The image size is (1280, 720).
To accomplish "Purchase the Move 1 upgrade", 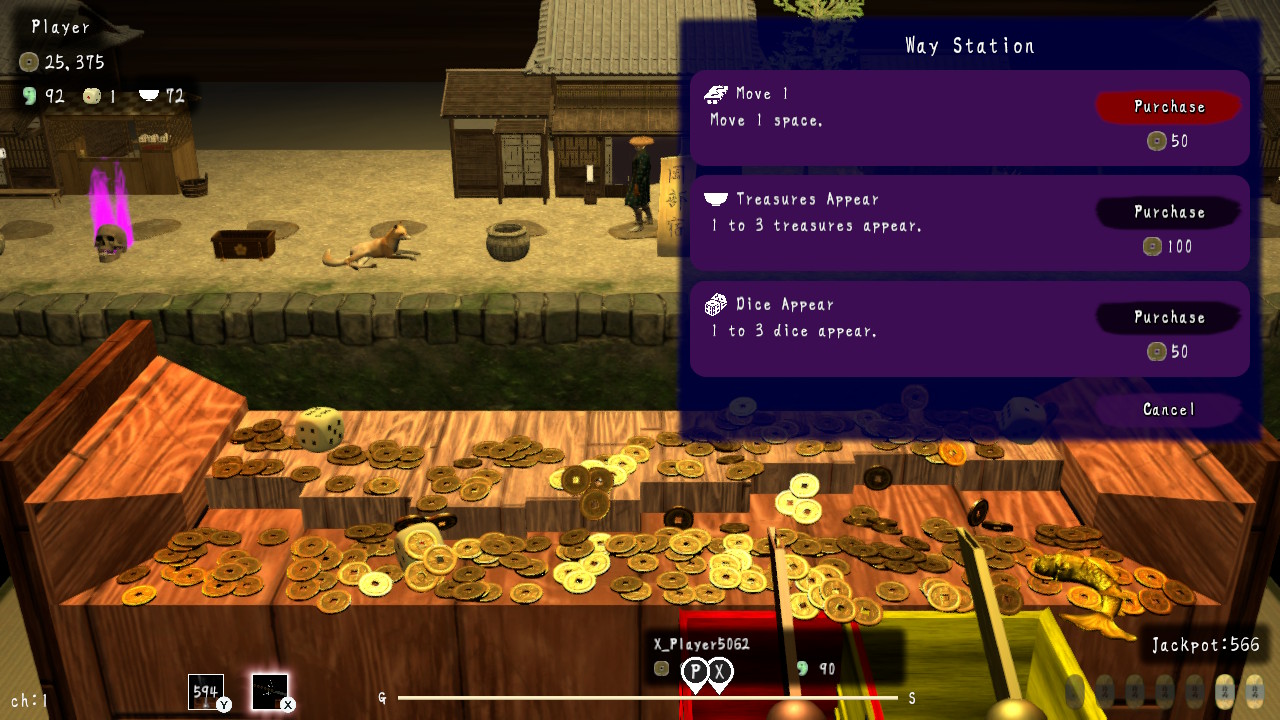I will [1168, 106].
